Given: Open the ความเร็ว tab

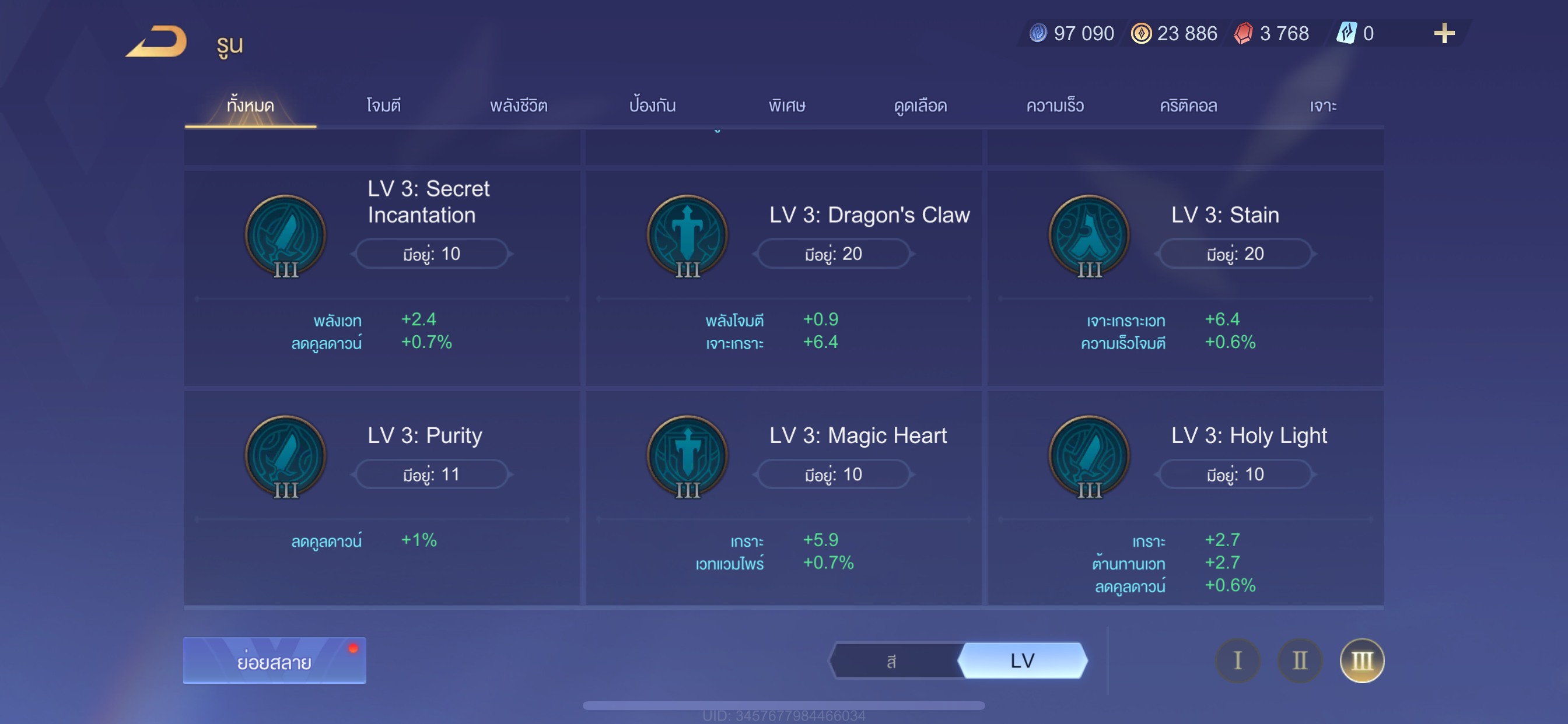Looking at the screenshot, I should (x=1054, y=106).
